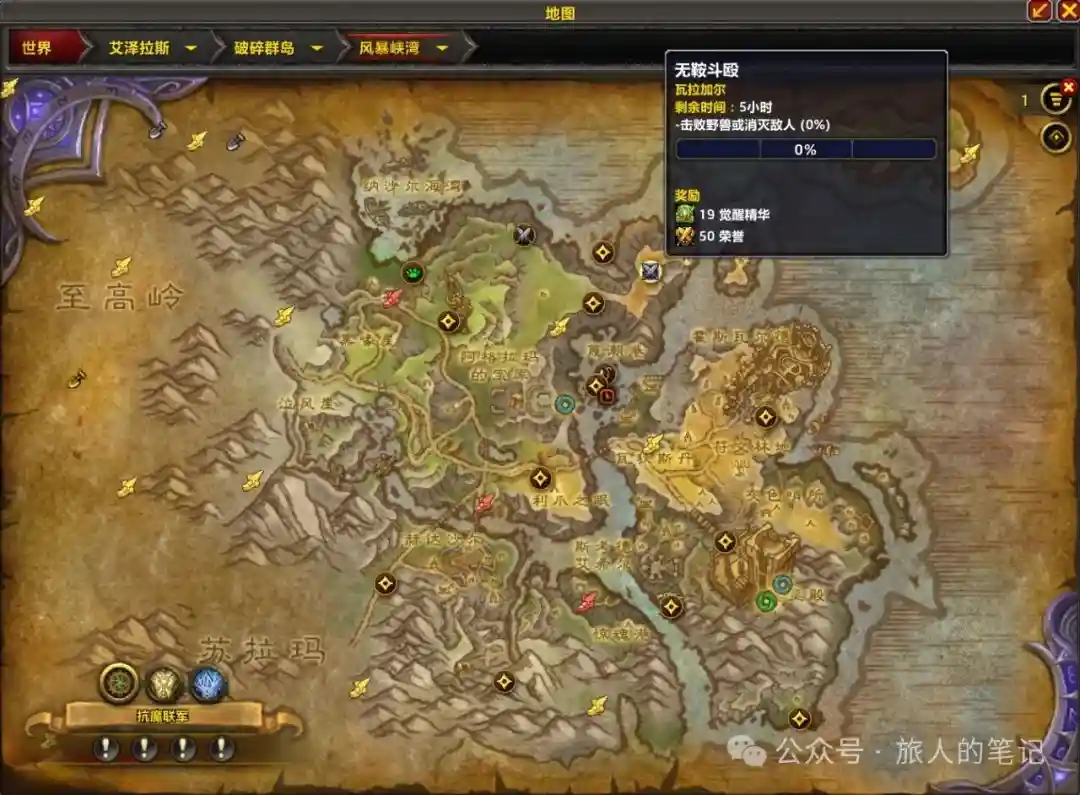This screenshot has width=1080, height=795.
Task: Select the blue crystal emissary icon
Action: [209, 685]
